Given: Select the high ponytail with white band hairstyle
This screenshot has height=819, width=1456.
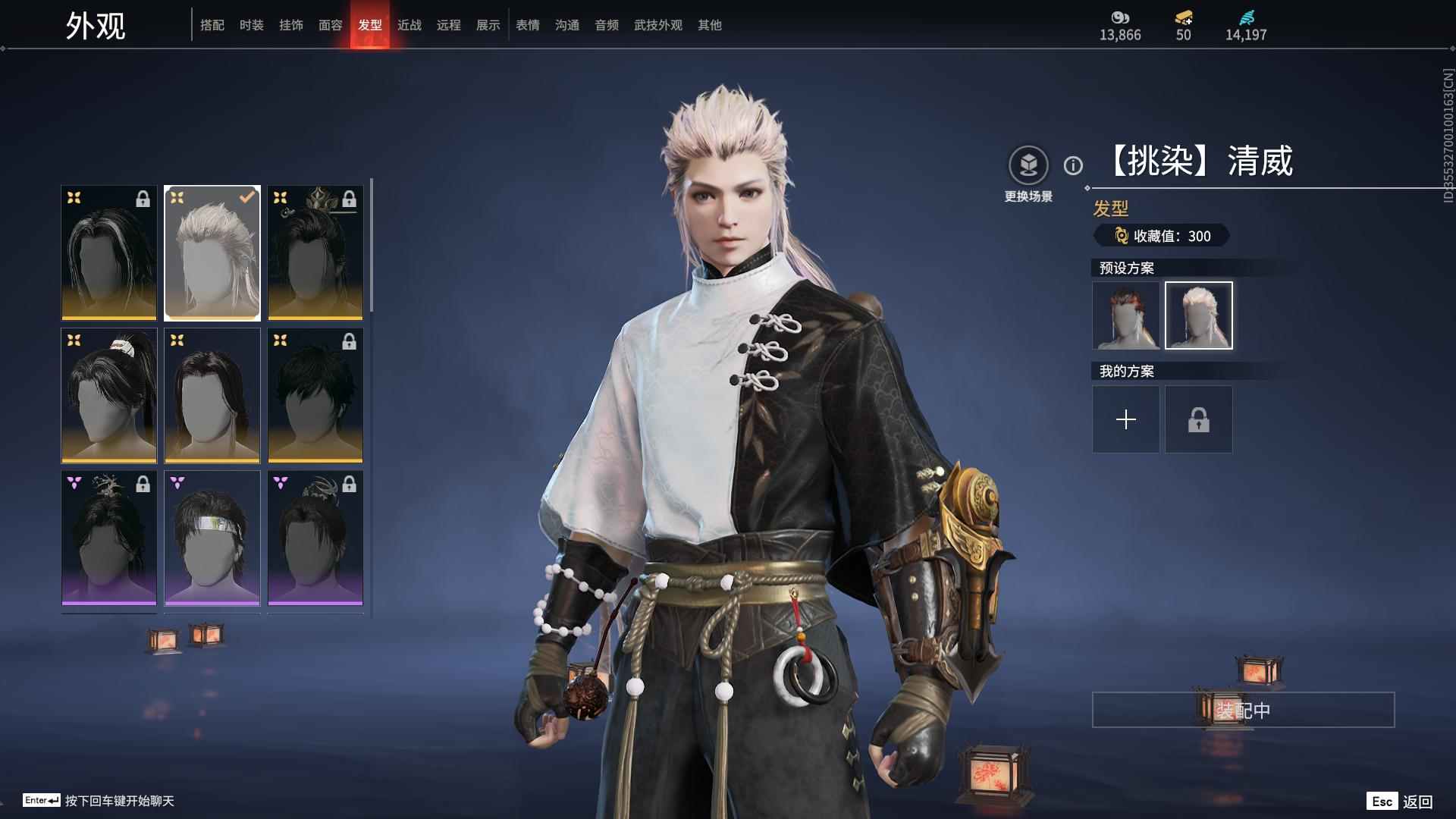Looking at the screenshot, I should (109, 395).
